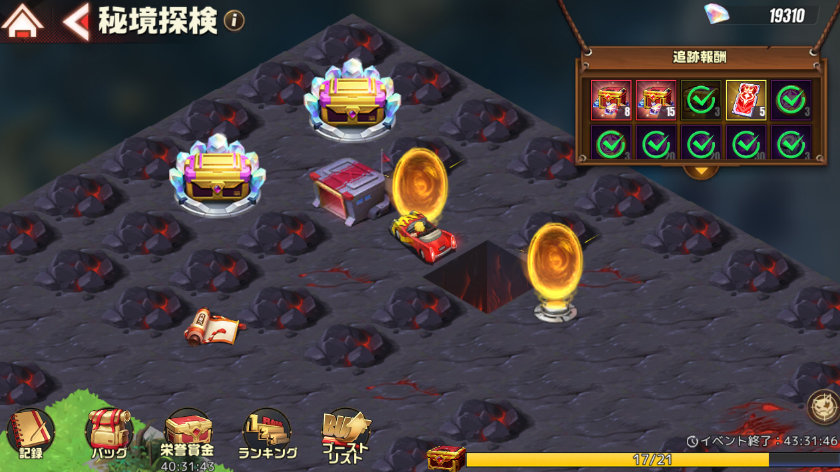Tap the red back arrow

(x=76, y=21)
